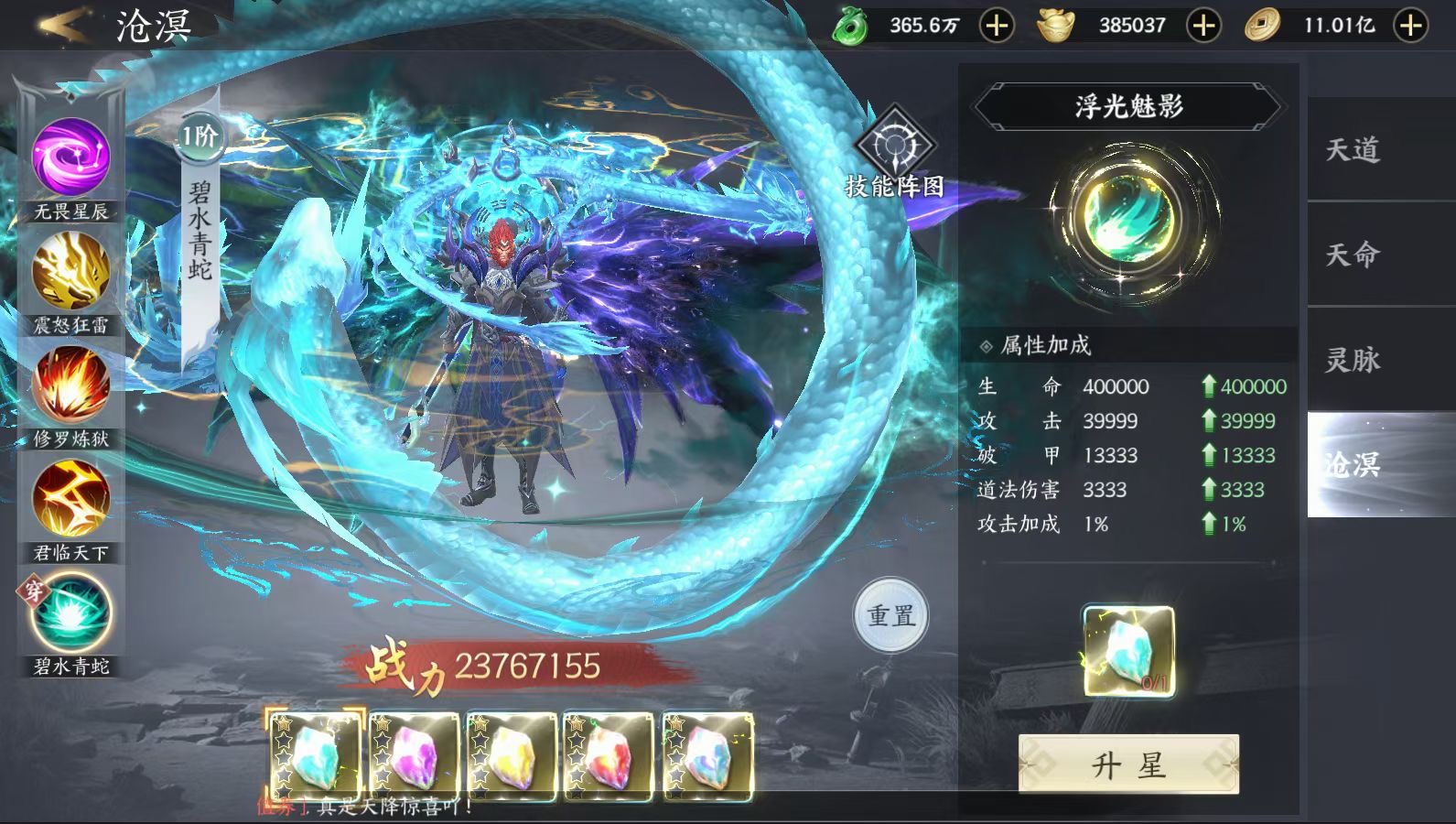Choose the 修罗炼狱 skill icon

[x=71, y=385]
